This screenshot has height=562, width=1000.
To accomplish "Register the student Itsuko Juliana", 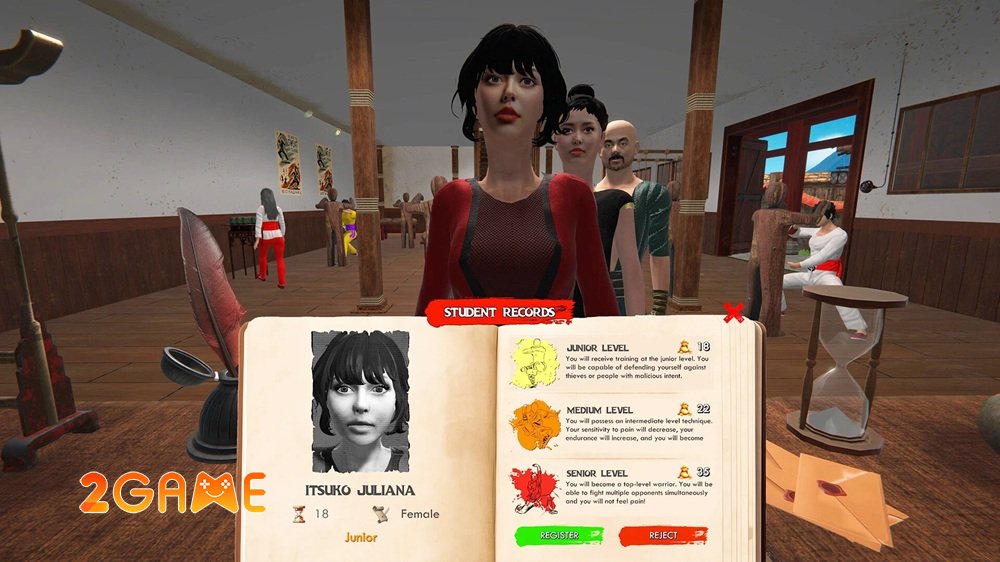I will (x=559, y=536).
